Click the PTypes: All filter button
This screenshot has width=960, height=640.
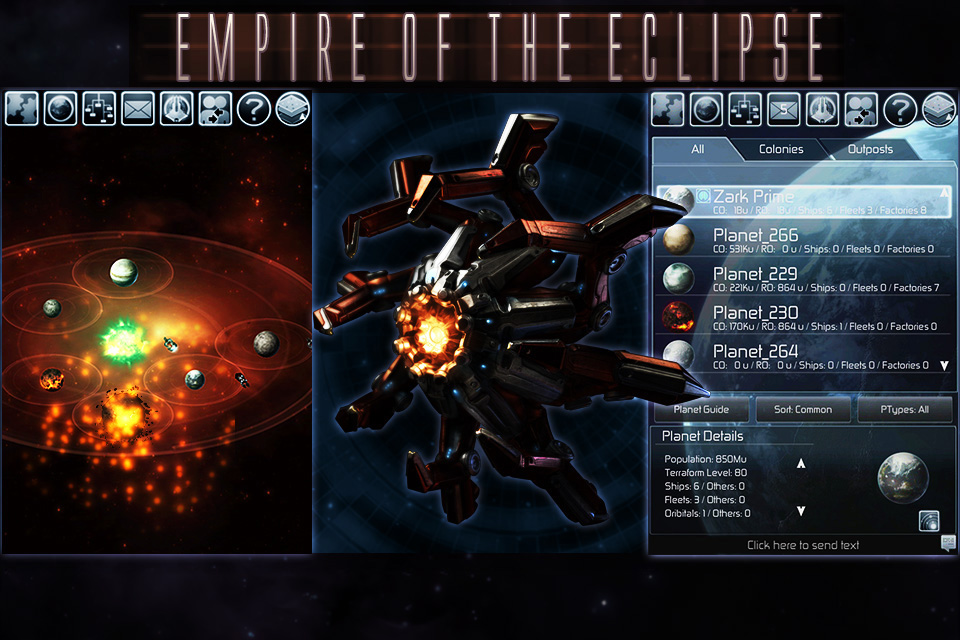click(904, 409)
